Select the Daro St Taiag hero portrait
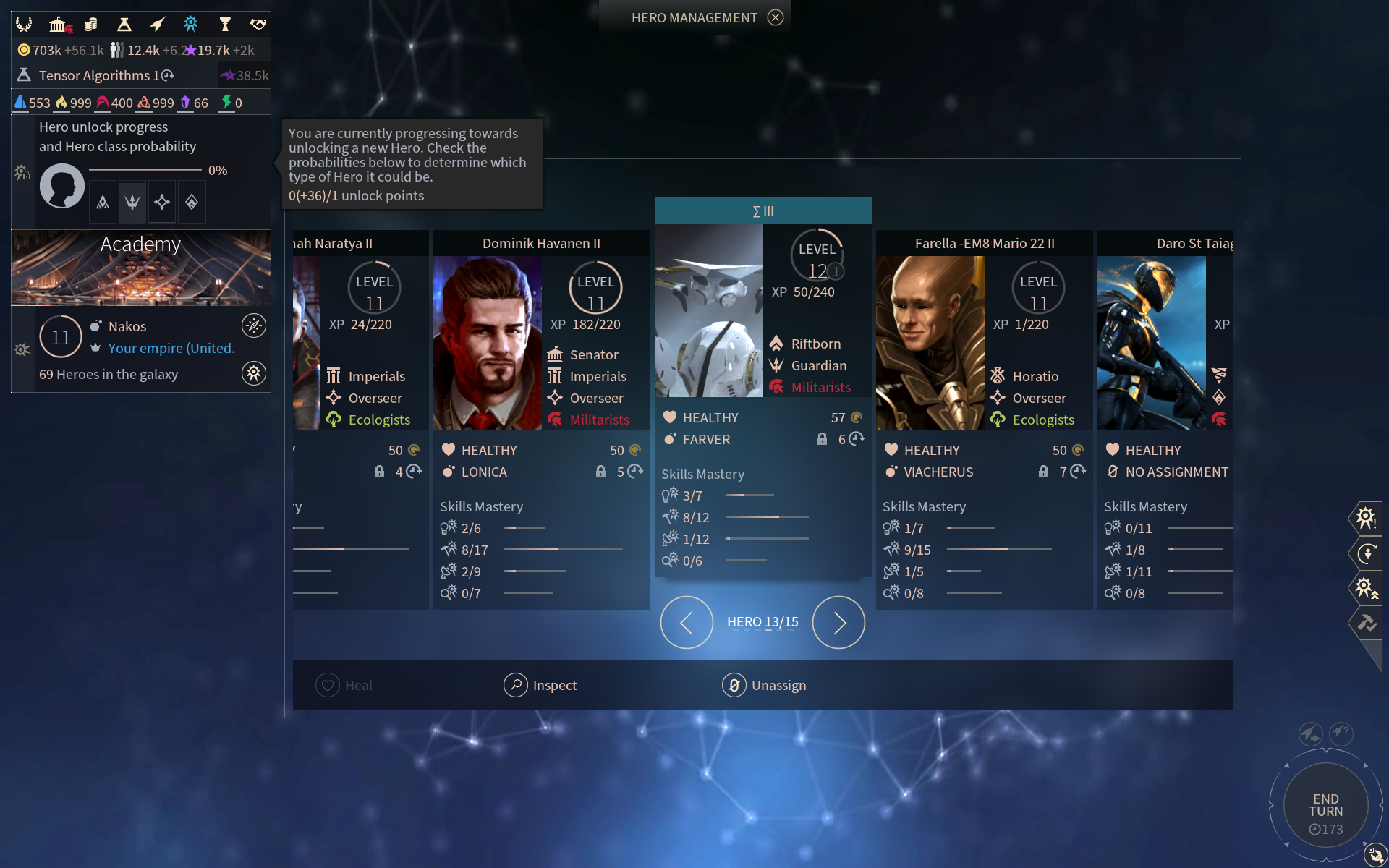Viewport: 1389px width, 868px height. click(1151, 343)
